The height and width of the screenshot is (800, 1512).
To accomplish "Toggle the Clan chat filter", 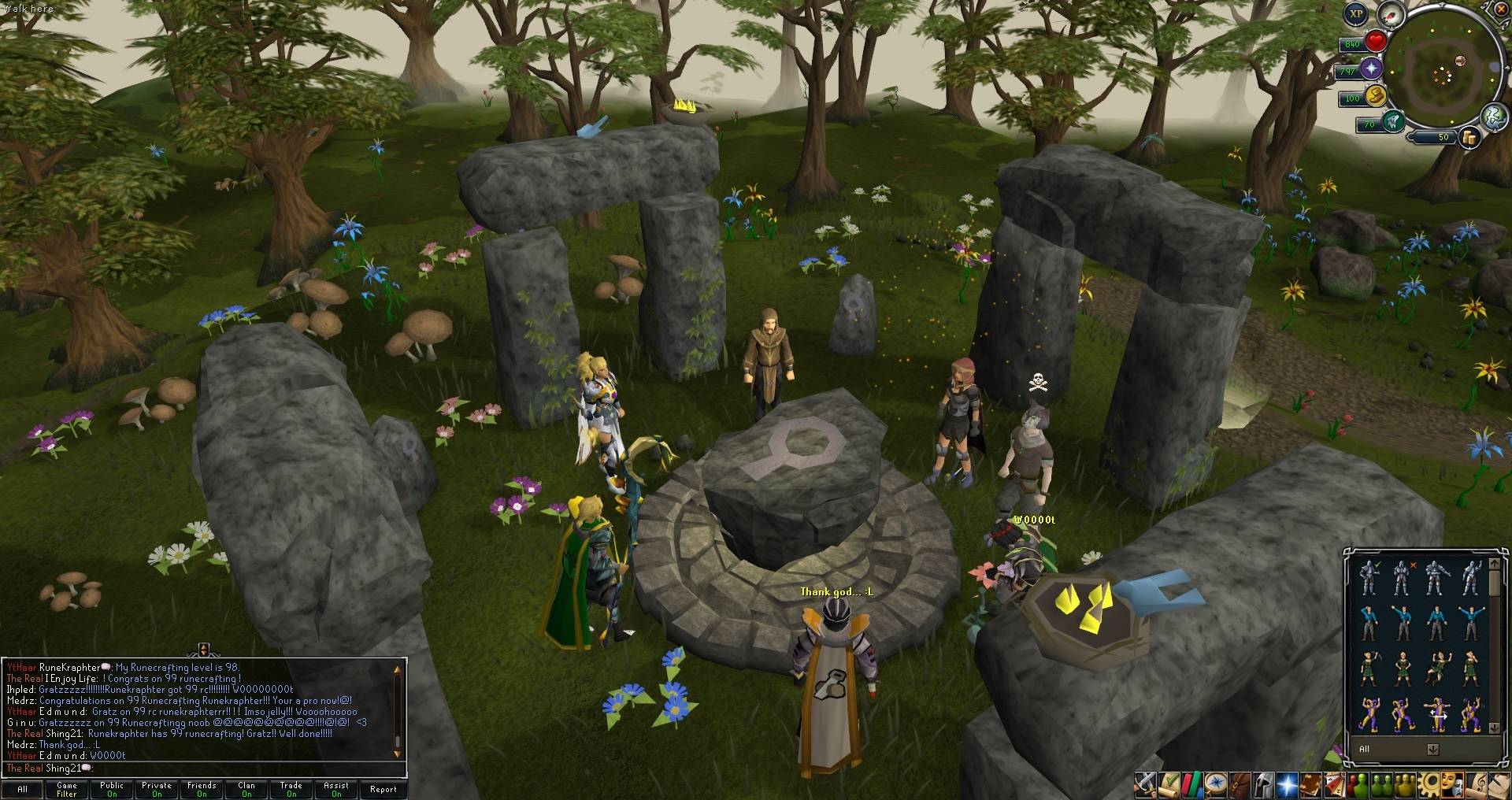I will [246, 789].
